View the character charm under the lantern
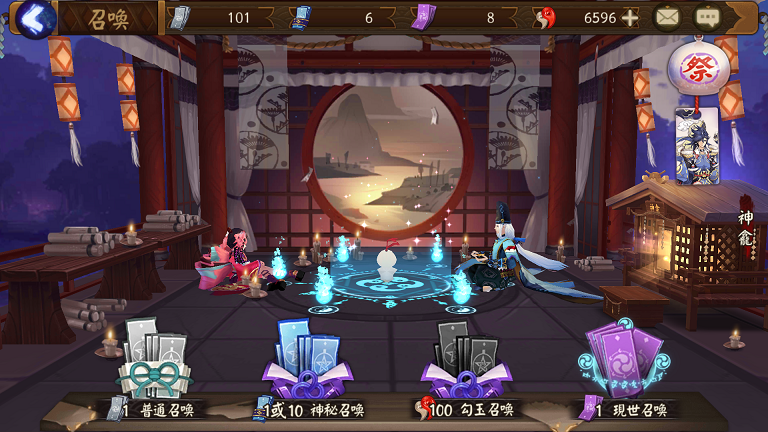The width and height of the screenshot is (768, 432). (x=697, y=146)
